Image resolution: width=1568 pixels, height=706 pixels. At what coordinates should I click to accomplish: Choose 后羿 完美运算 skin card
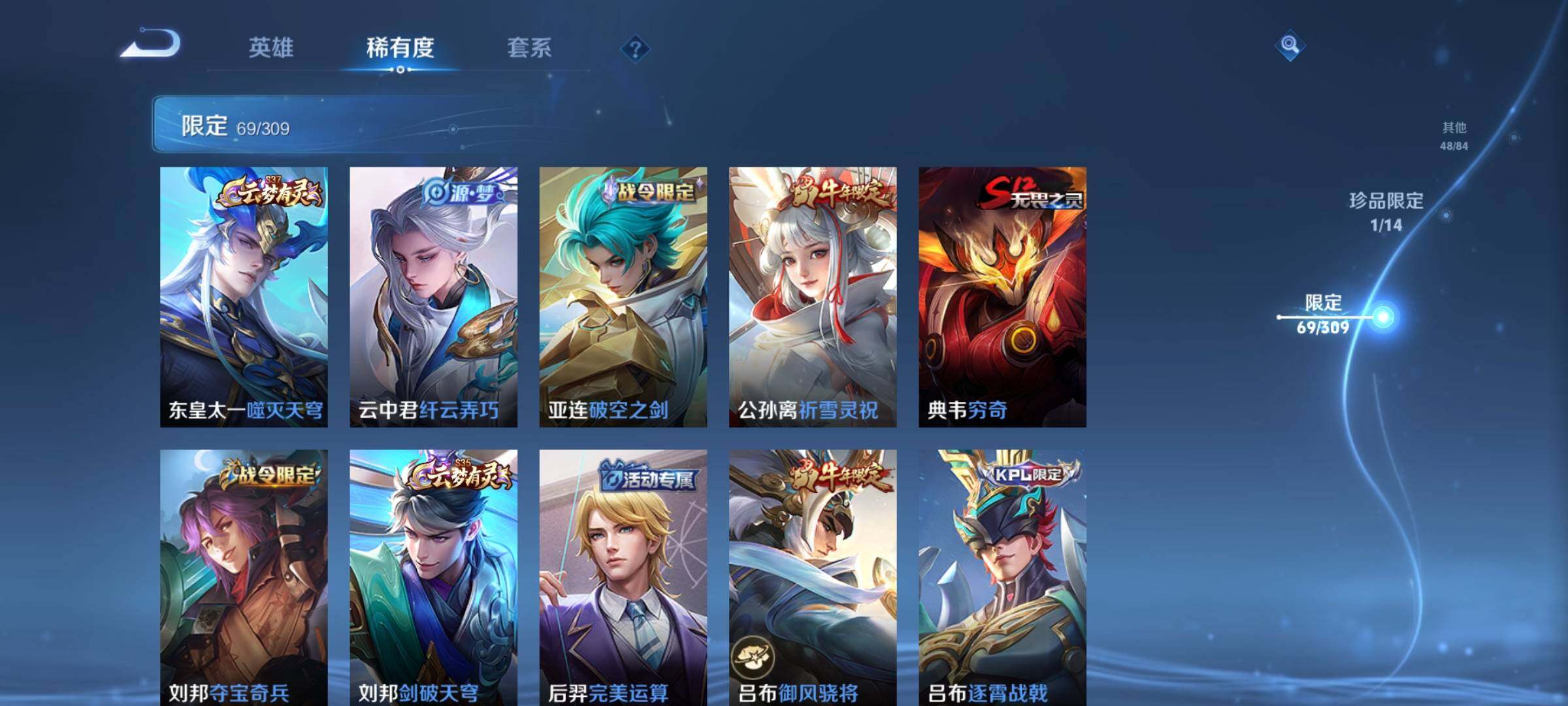(x=623, y=577)
